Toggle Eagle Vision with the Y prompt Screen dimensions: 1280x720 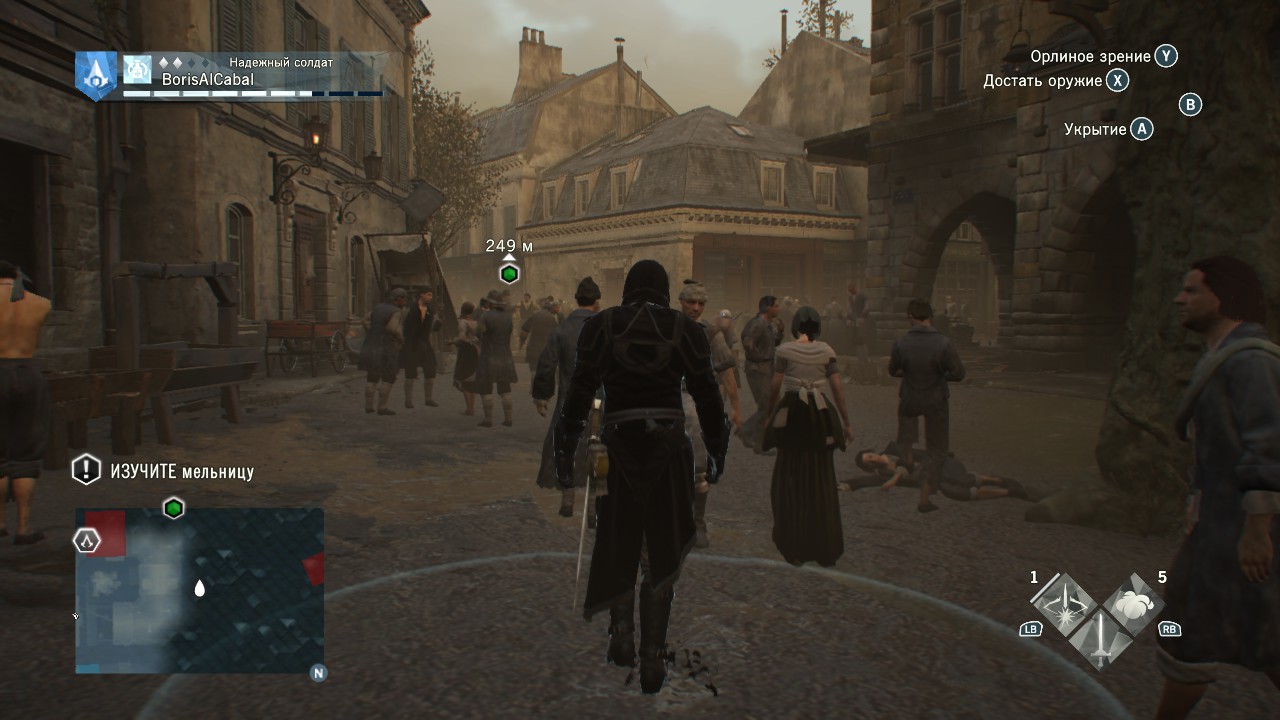[1164, 57]
